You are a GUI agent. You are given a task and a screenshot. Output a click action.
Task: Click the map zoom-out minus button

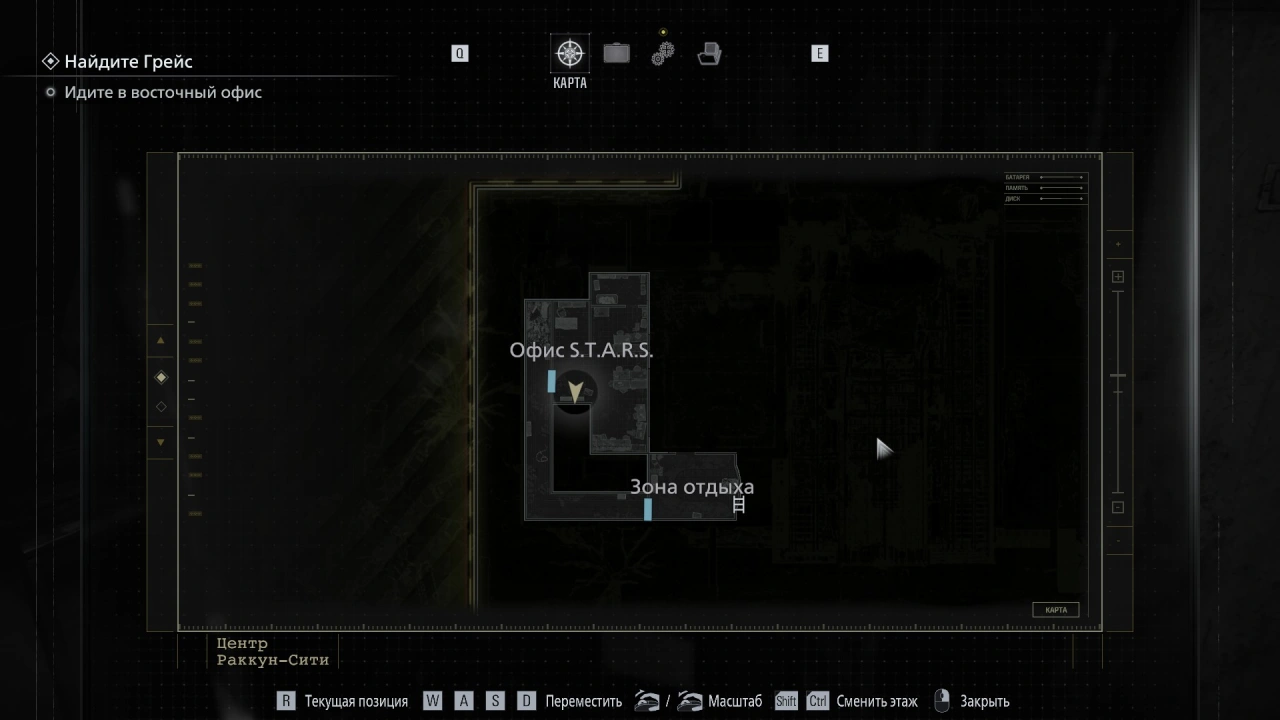click(x=1118, y=507)
